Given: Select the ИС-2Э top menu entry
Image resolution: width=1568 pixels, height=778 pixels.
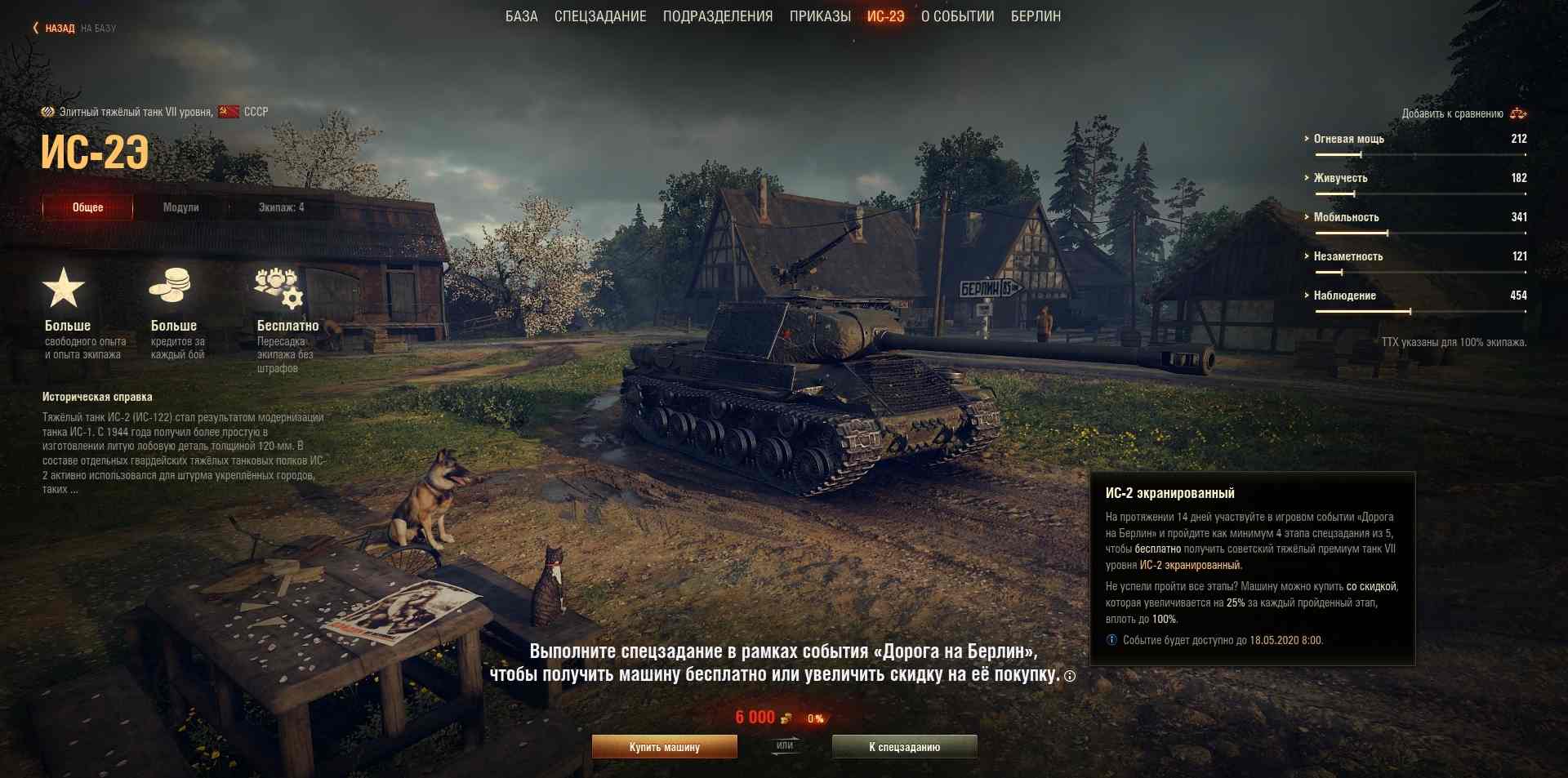Looking at the screenshot, I should (x=886, y=16).
